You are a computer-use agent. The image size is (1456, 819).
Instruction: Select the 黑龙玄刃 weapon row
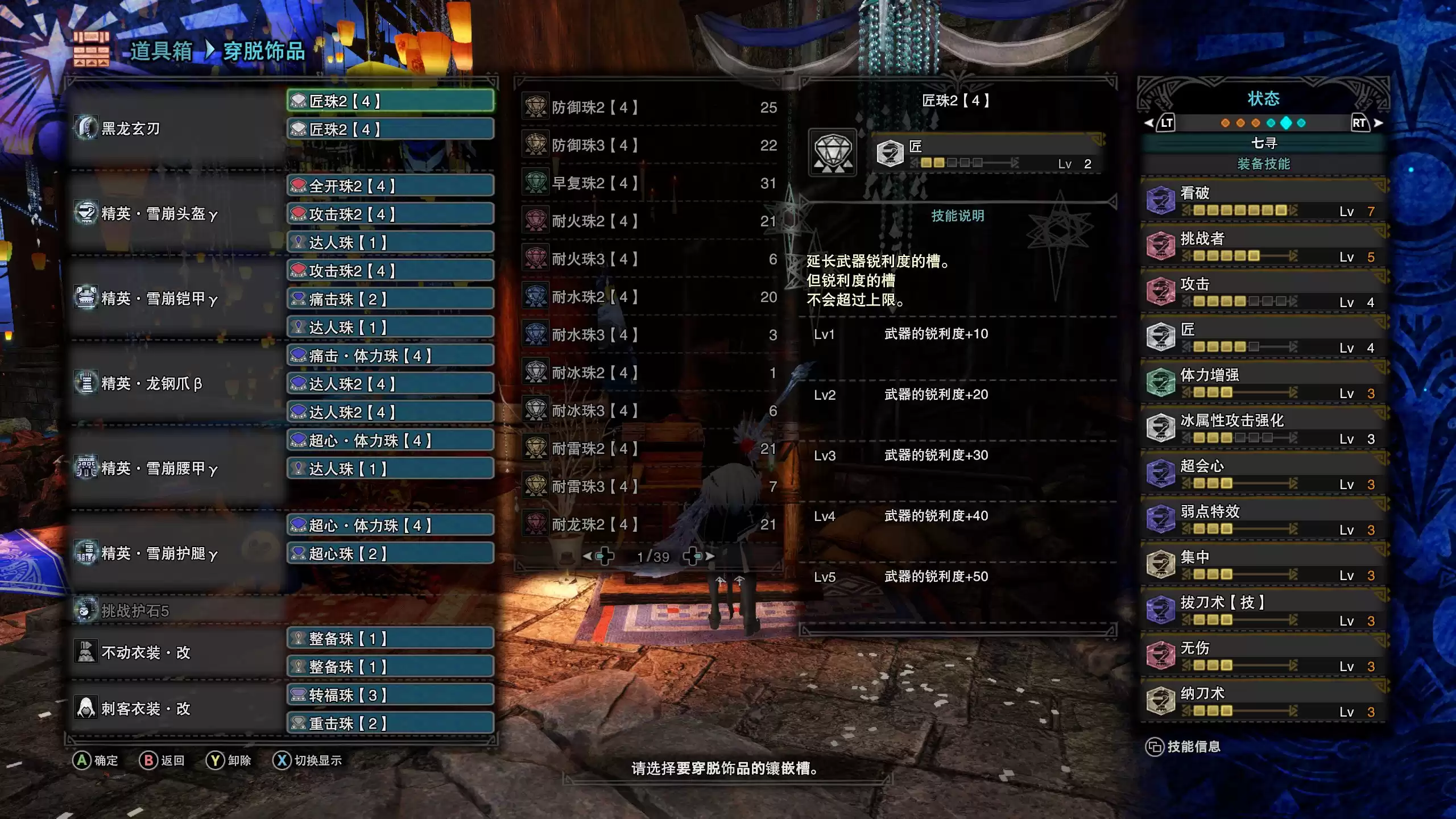pos(176,129)
